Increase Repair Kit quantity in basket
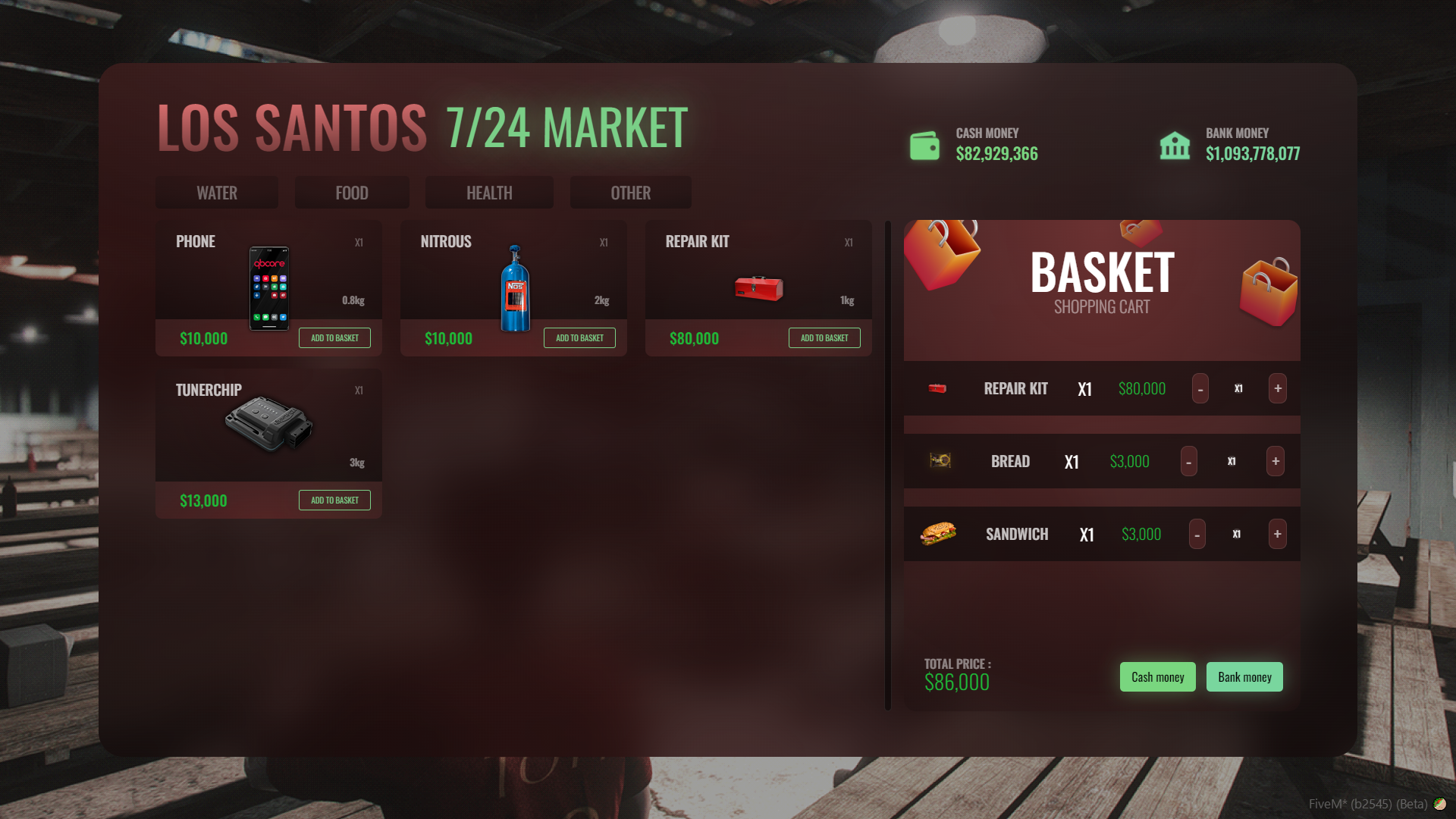The width and height of the screenshot is (1456, 819). click(1278, 388)
